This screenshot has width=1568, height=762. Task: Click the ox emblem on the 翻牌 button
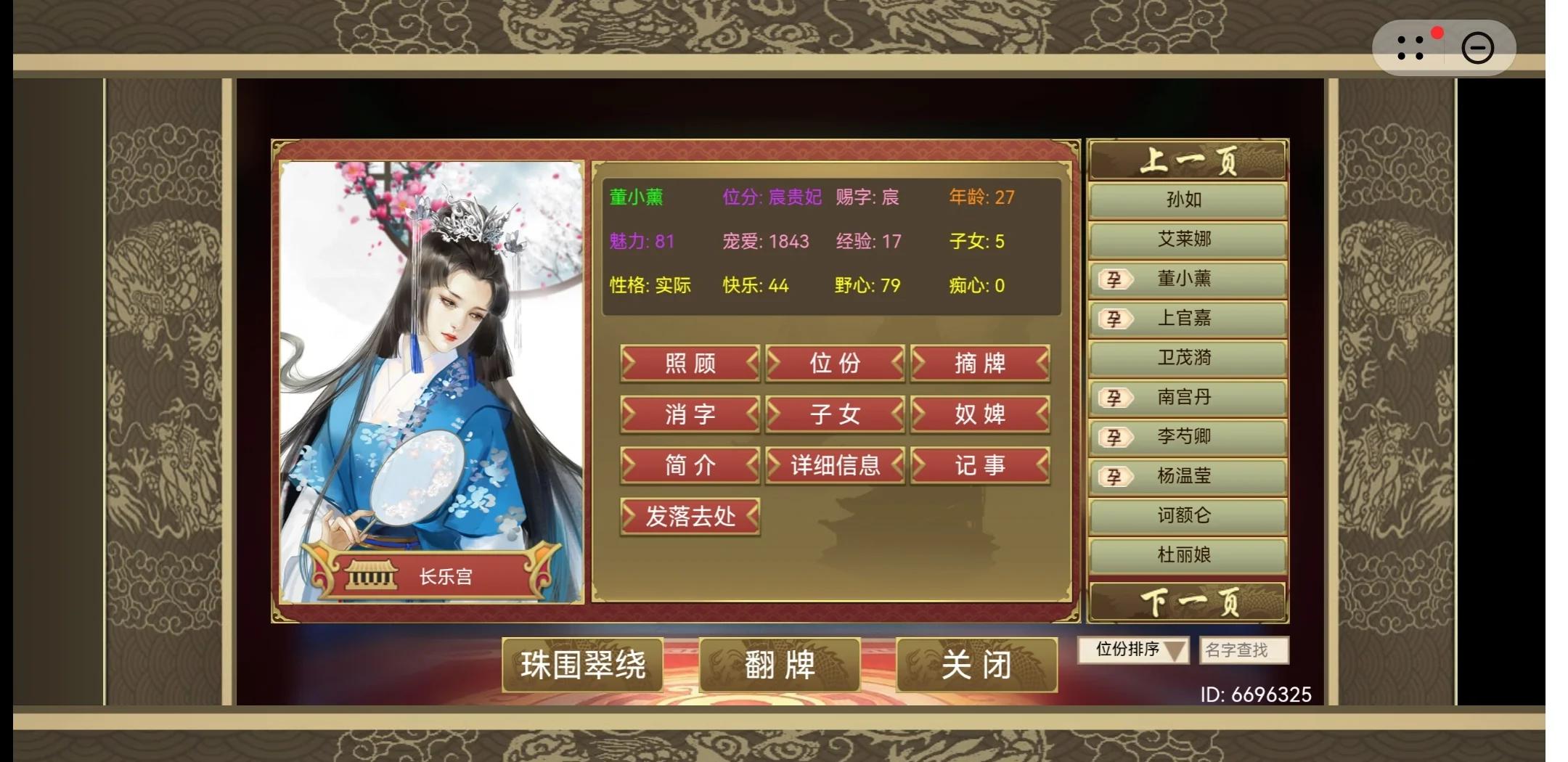click(x=722, y=663)
